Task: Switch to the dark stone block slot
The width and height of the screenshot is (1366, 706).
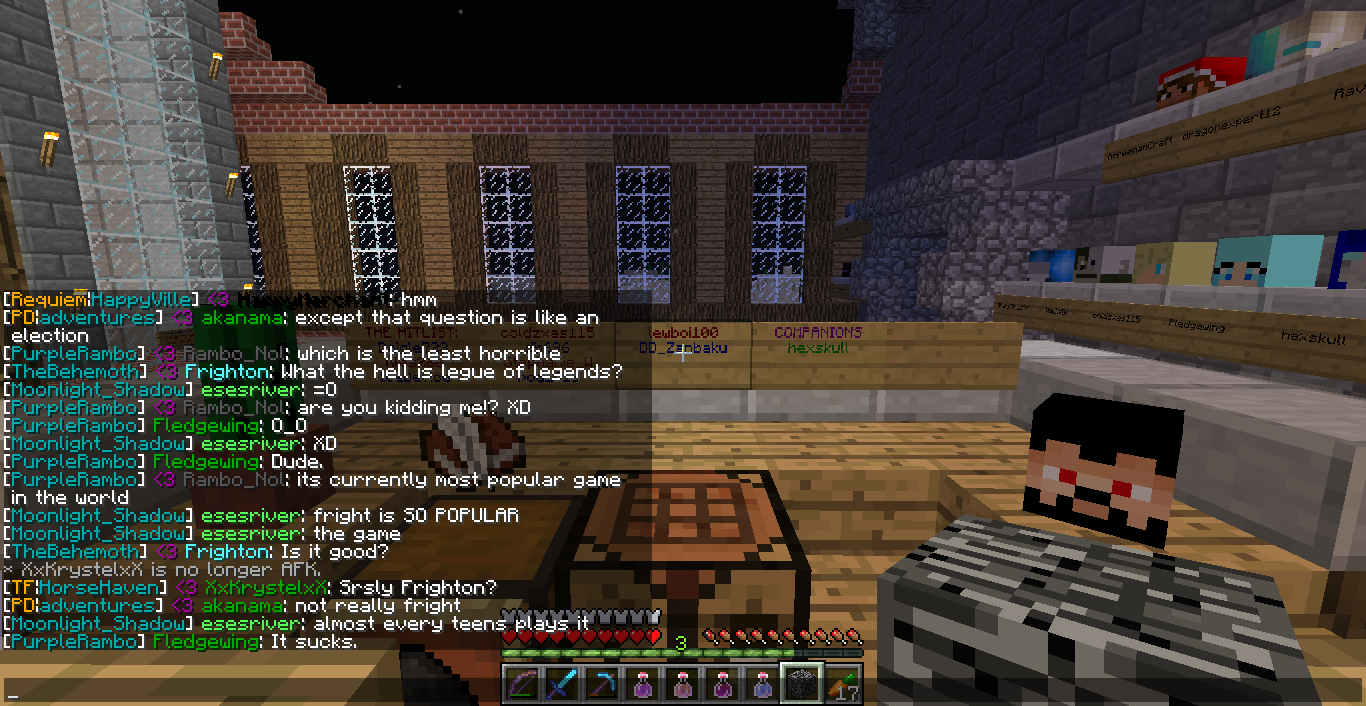Action: [802, 685]
